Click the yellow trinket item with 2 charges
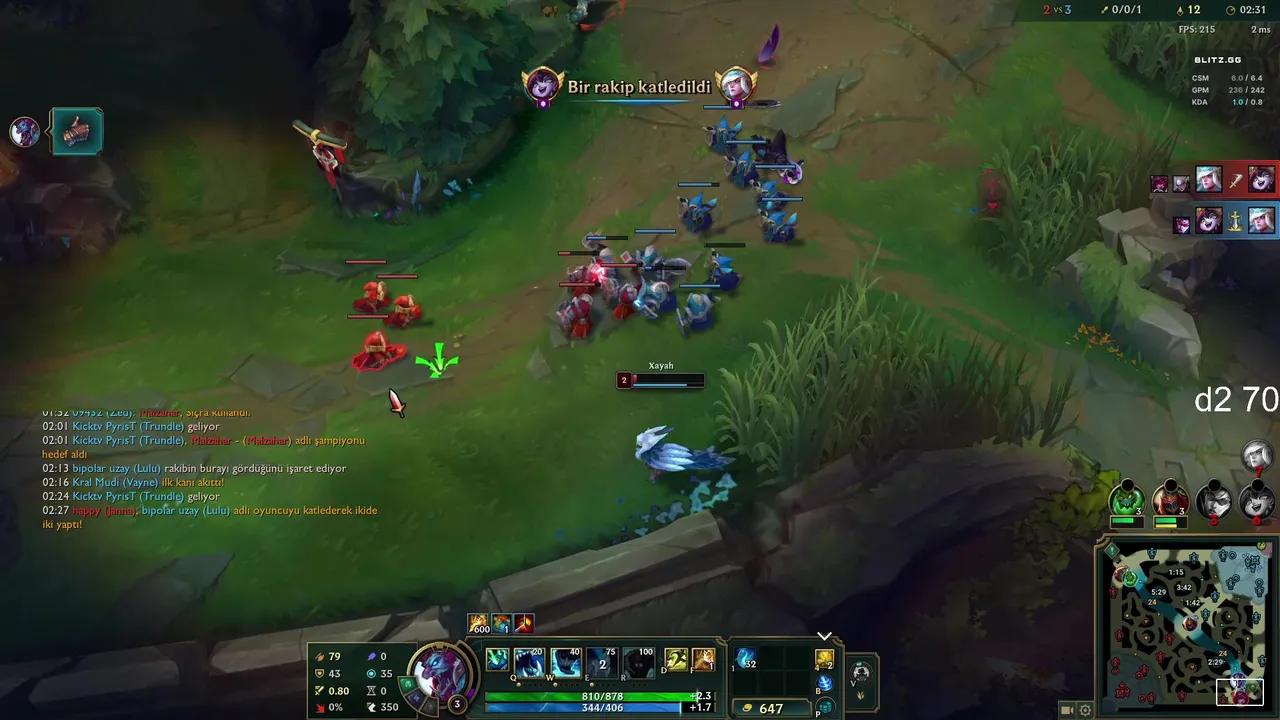Screen dimensions: 1280x720 [824, 658]
